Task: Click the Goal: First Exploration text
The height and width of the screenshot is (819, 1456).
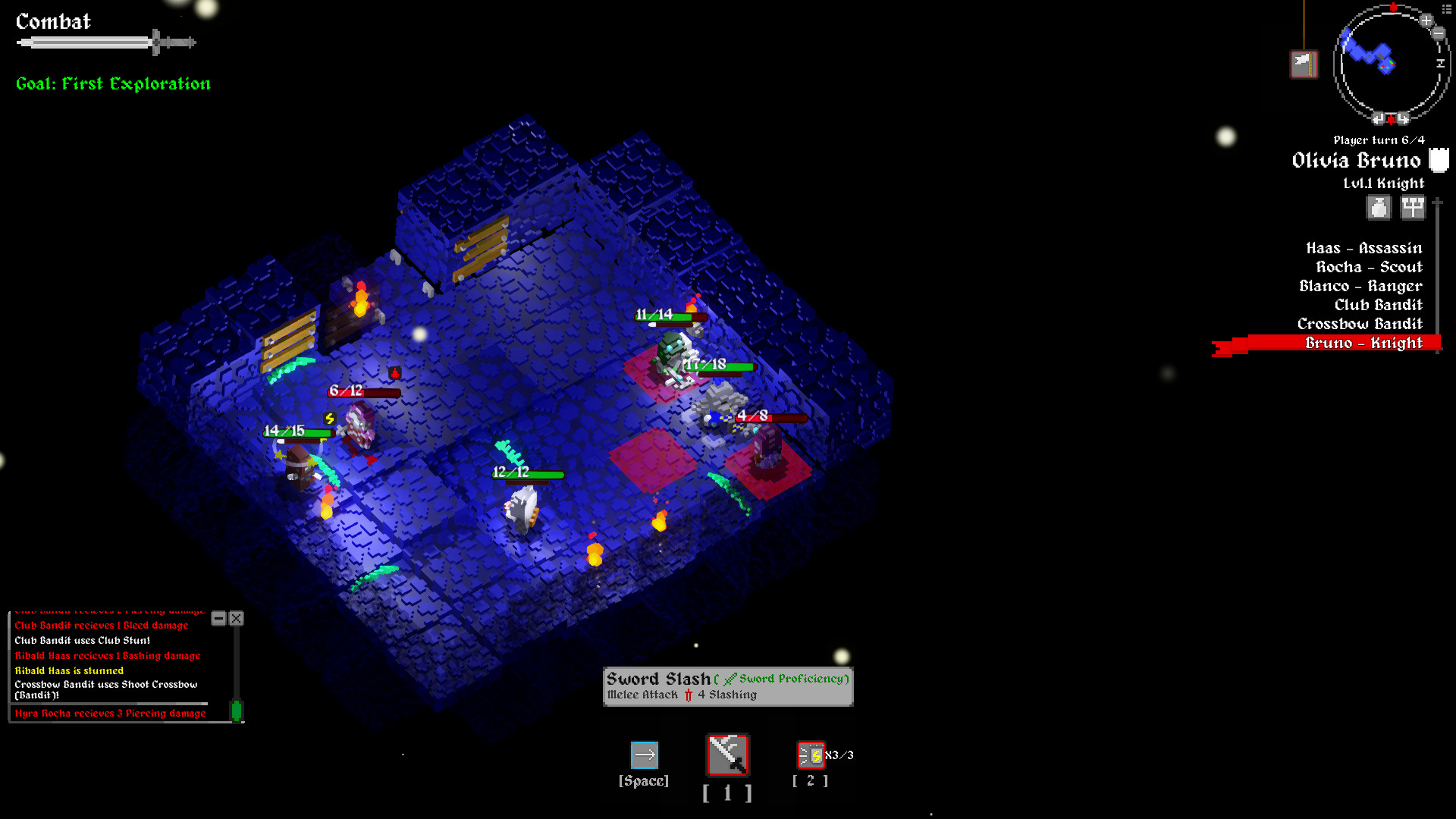Action: point(112,83)
